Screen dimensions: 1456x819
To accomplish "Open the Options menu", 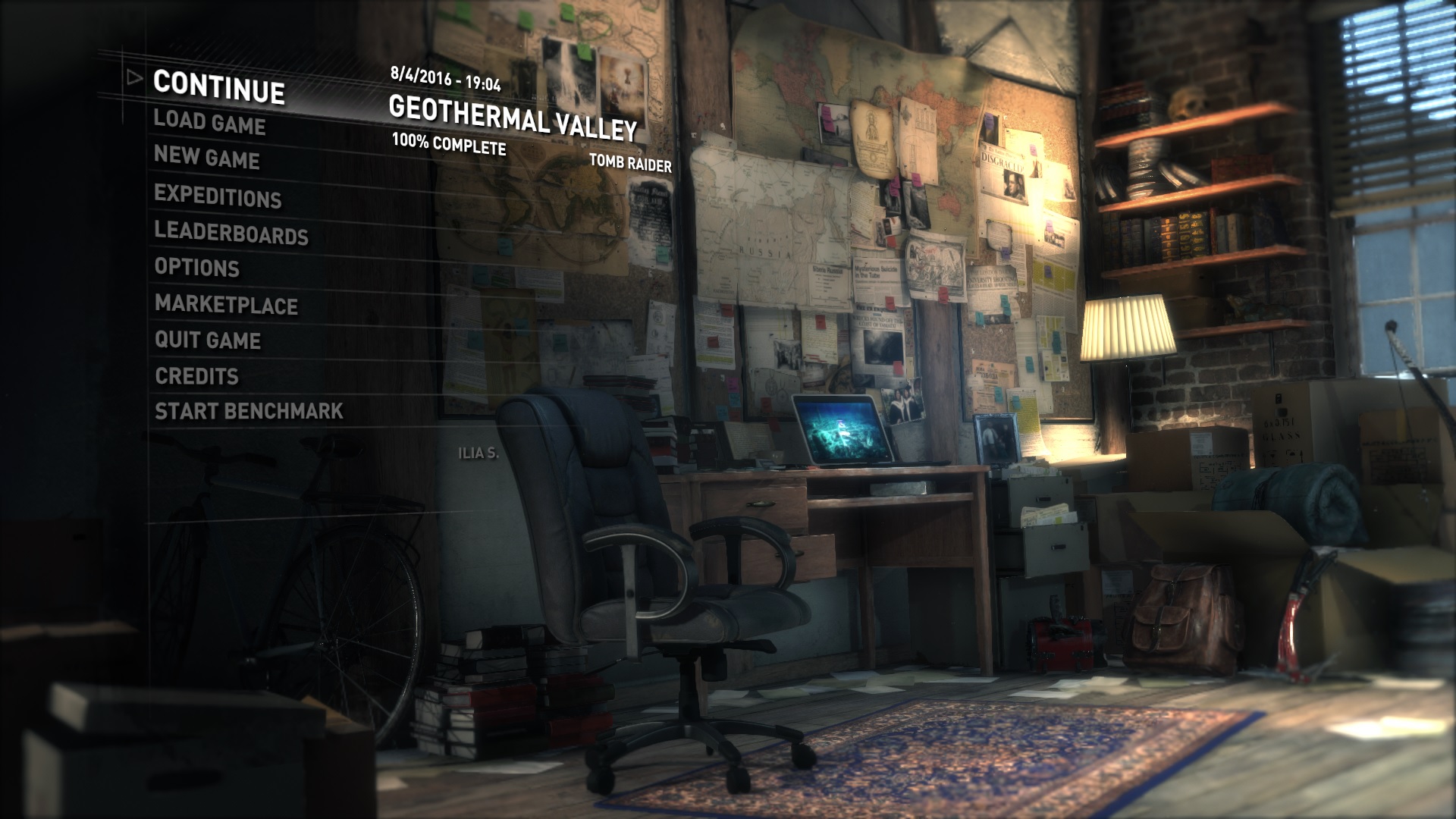I will [x=197, y=267].
